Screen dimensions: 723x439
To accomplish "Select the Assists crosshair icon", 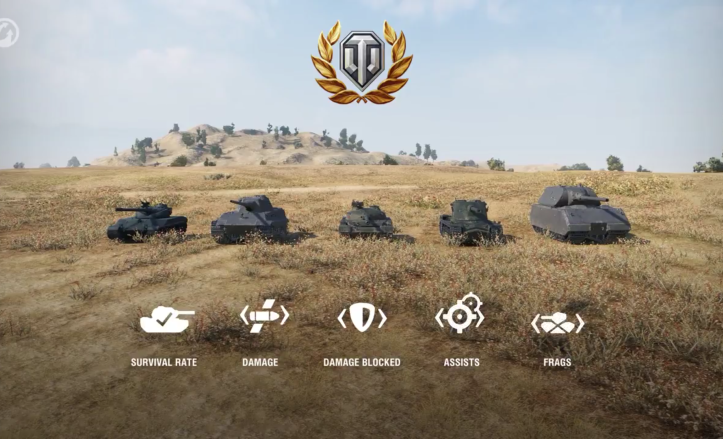I will pos(460,314).
